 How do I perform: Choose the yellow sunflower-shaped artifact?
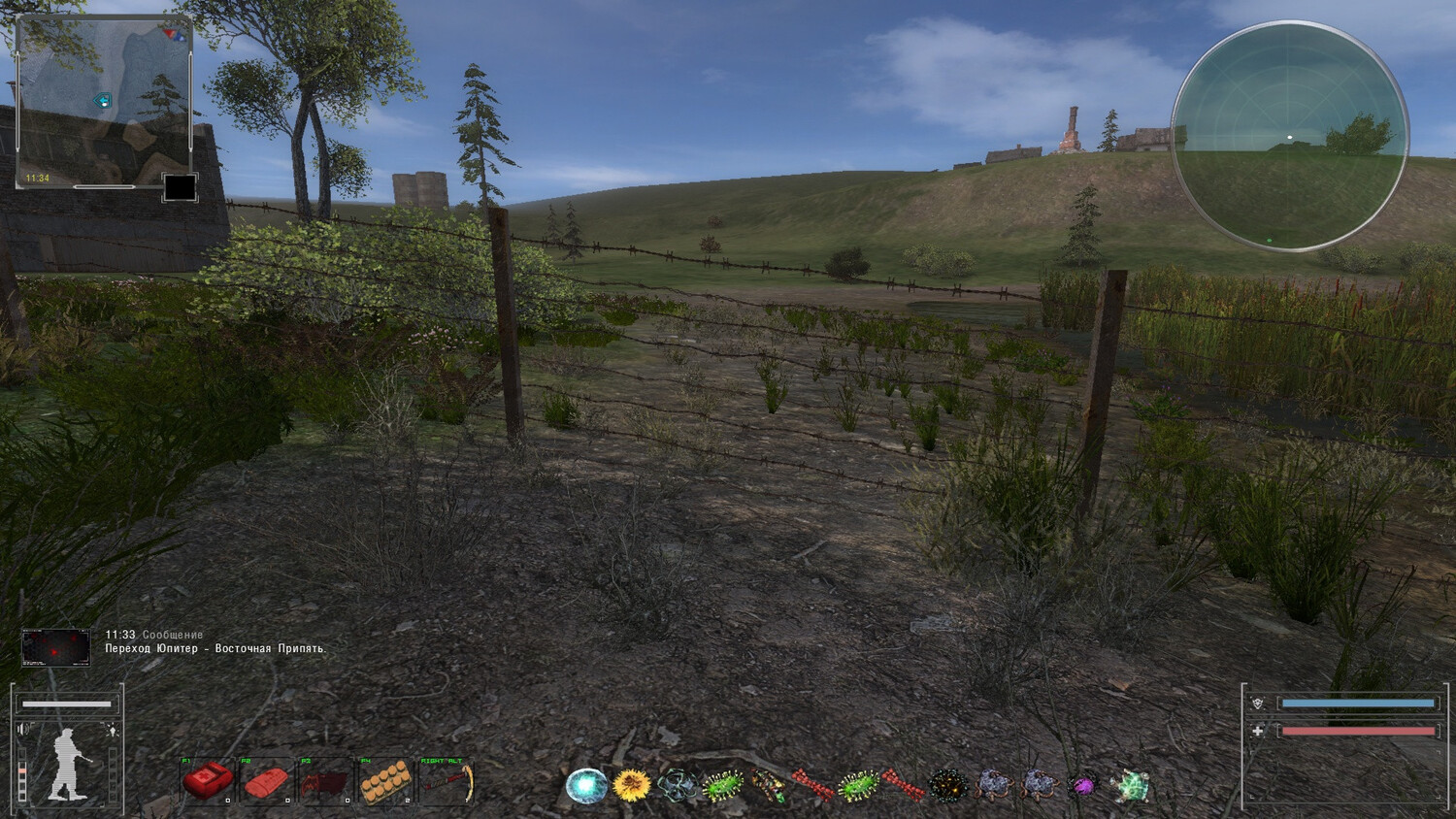pos(632,784)
